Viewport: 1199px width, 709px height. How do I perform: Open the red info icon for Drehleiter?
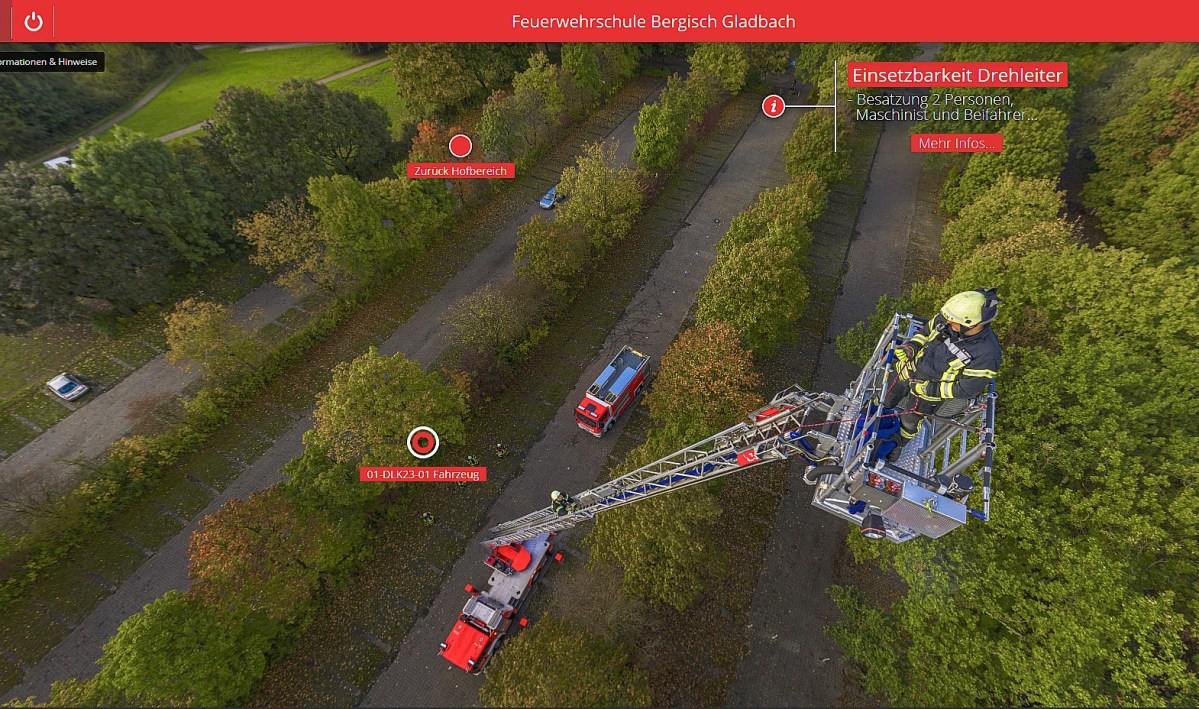pyautogui.click(x=773, y=105)
